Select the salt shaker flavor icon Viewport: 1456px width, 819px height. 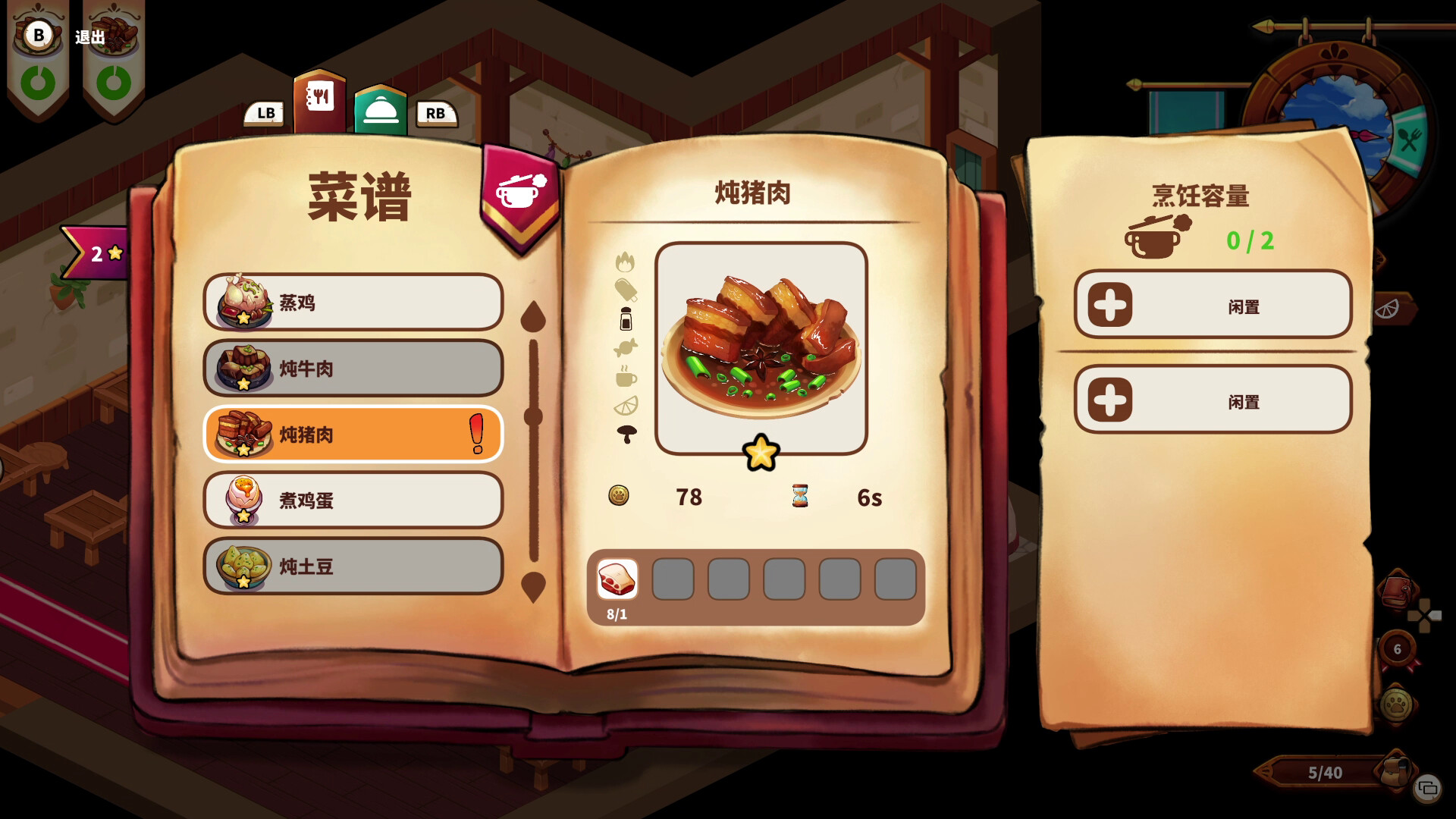point(626,319)
